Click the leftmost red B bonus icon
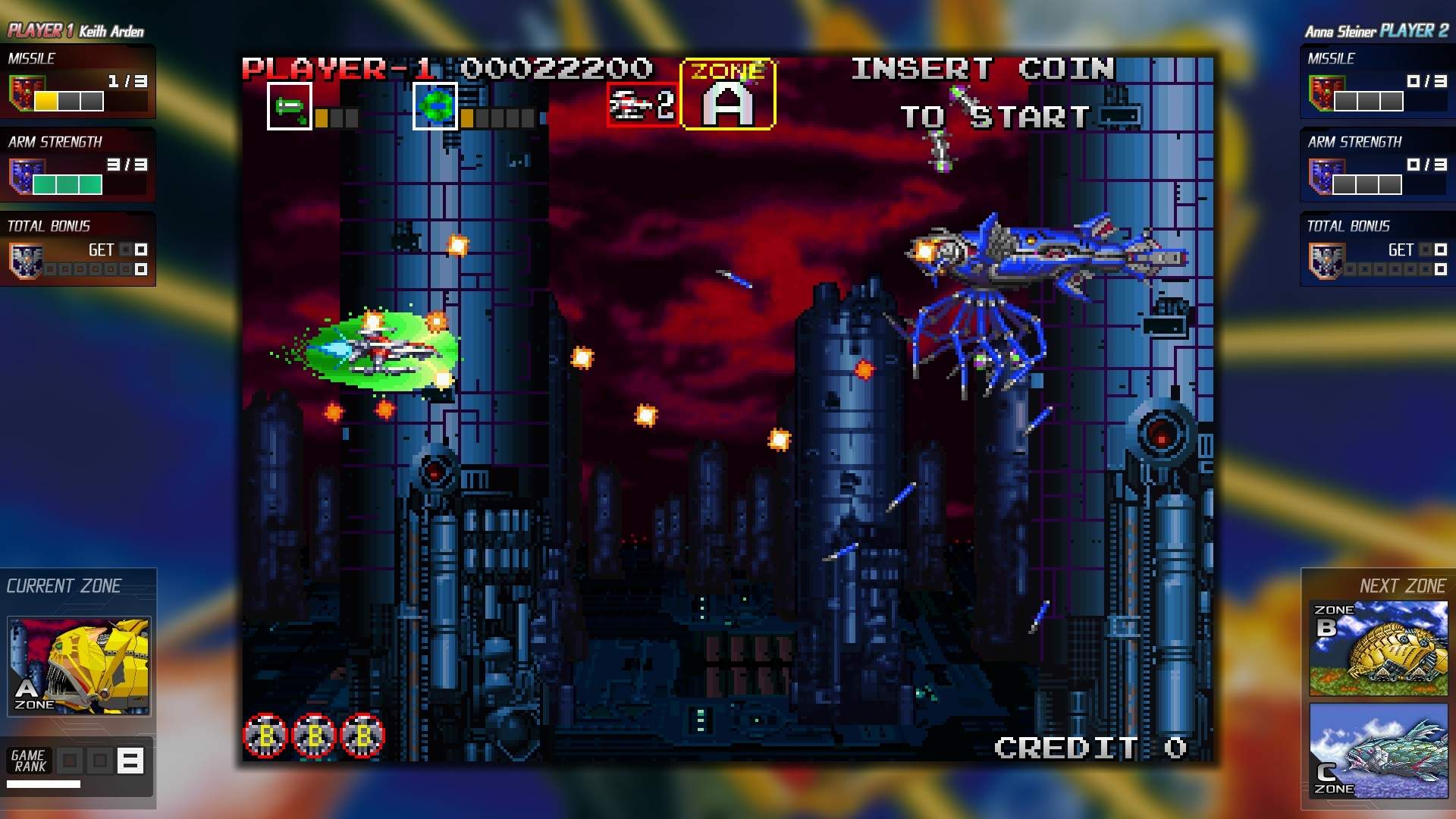Viewport: 1456px width, 819px height. [x=267, y=735]
